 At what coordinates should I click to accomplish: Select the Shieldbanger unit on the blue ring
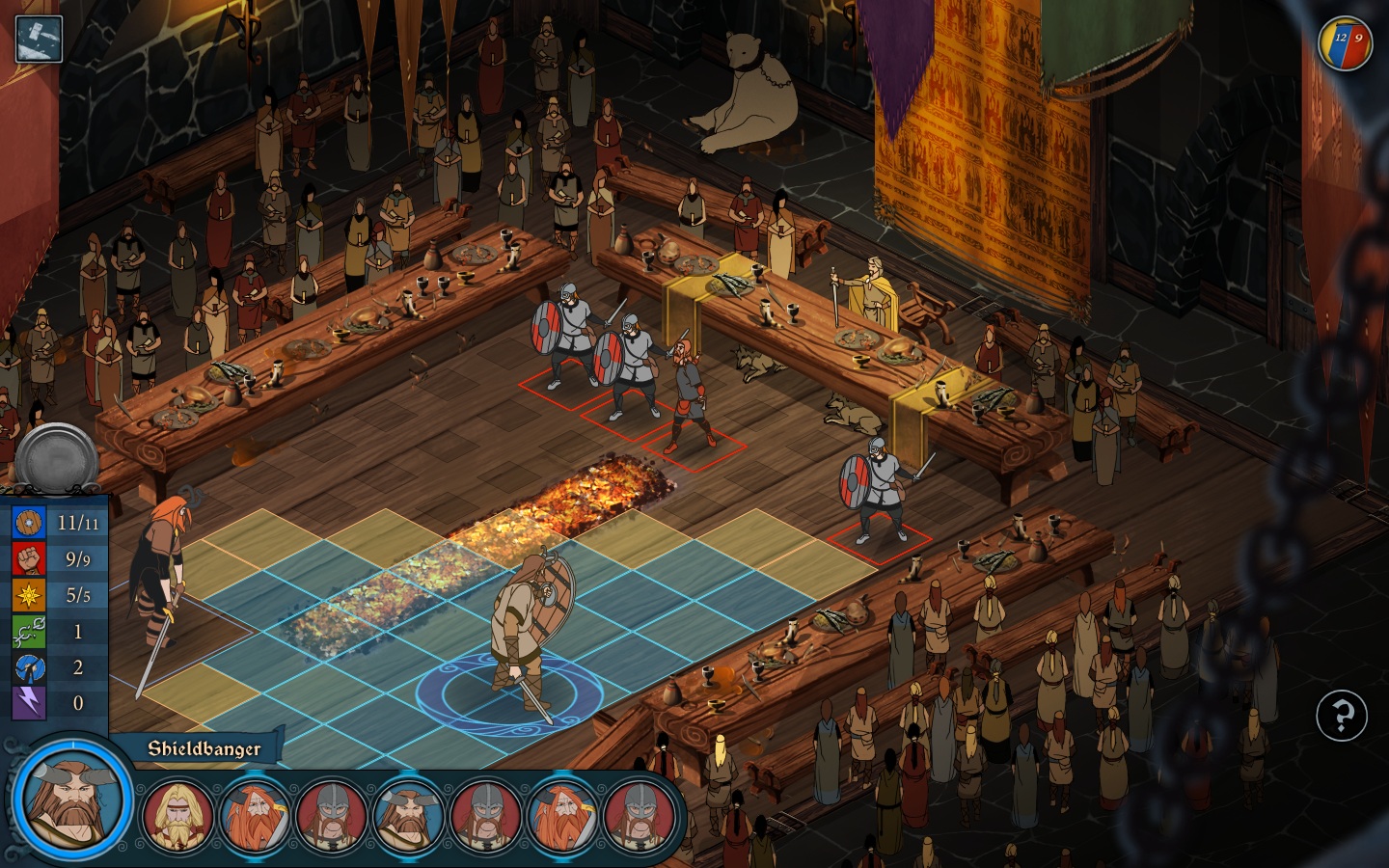pyautogui.click(x=526, y=632)
